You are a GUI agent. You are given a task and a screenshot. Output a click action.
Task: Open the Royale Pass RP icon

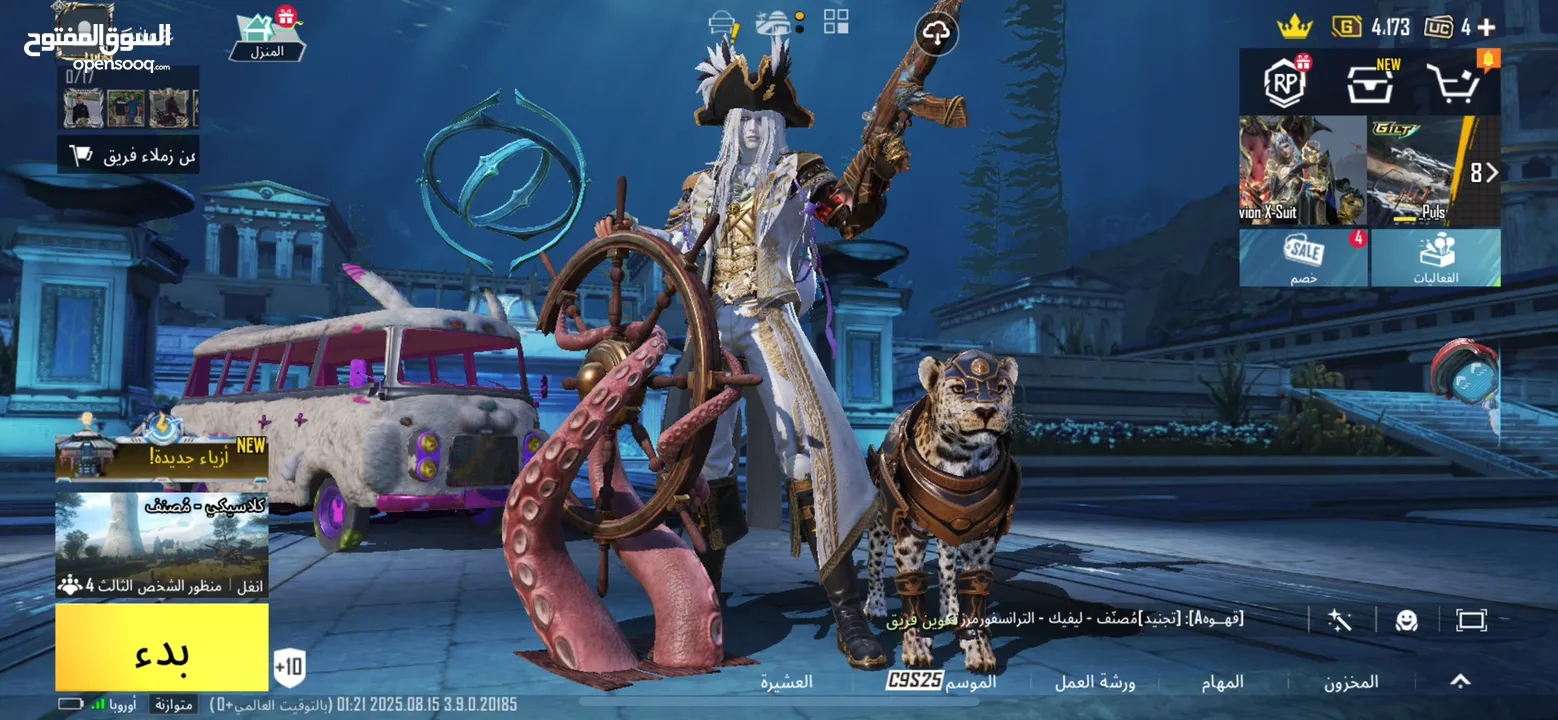(x=1286, y=83)
